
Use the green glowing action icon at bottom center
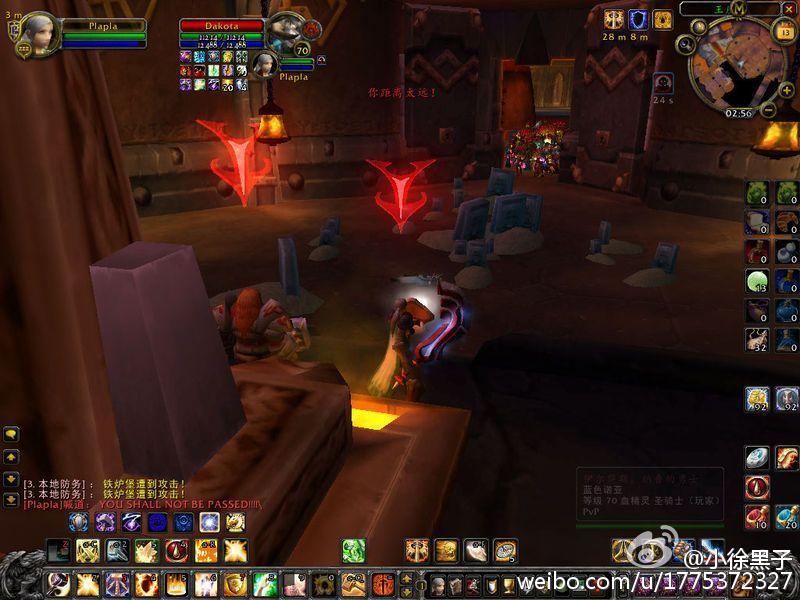(x=354, y=549)
